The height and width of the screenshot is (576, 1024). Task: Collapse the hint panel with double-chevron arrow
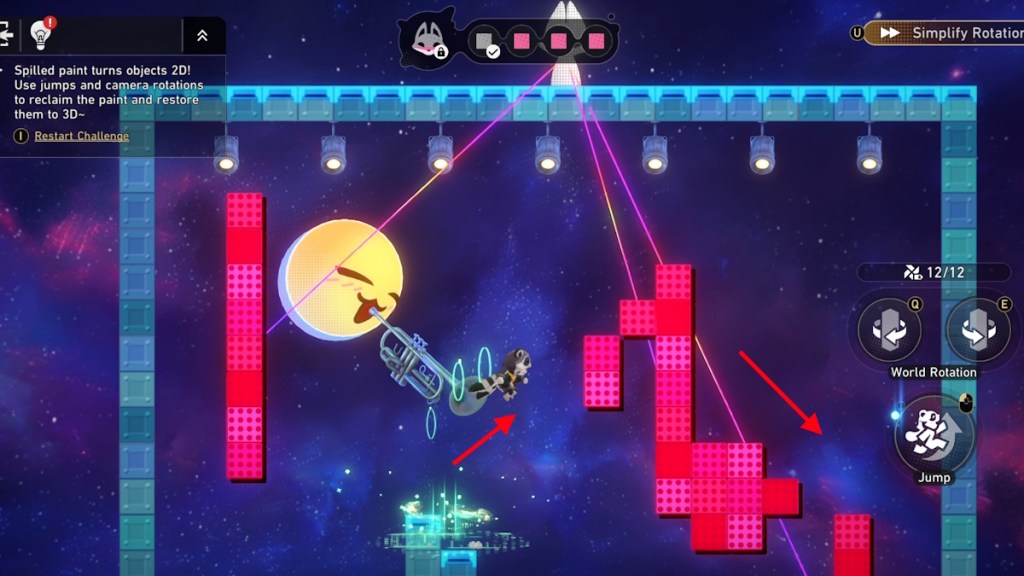point(202,36)
